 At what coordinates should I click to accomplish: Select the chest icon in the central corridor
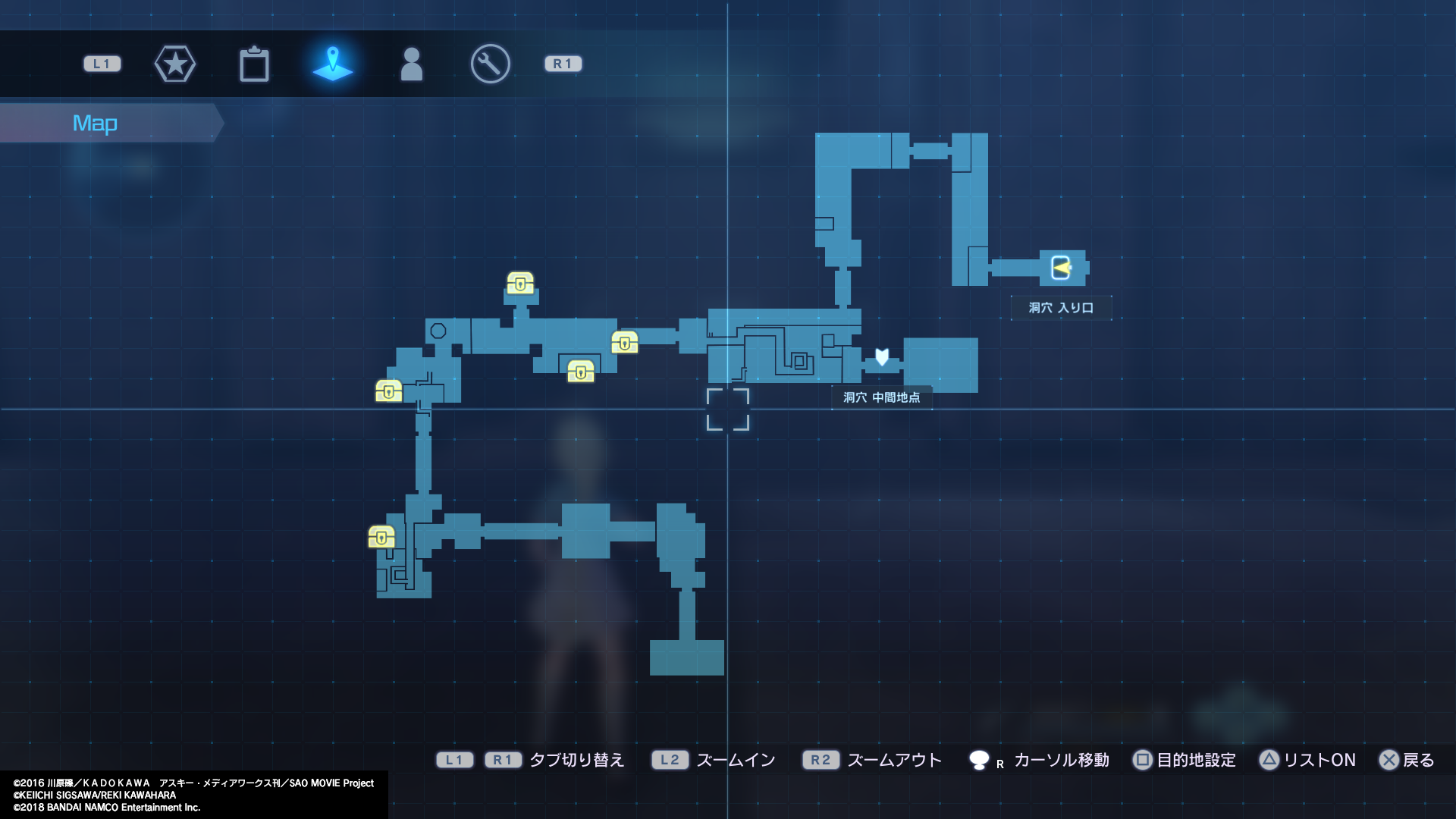(580, 372)
